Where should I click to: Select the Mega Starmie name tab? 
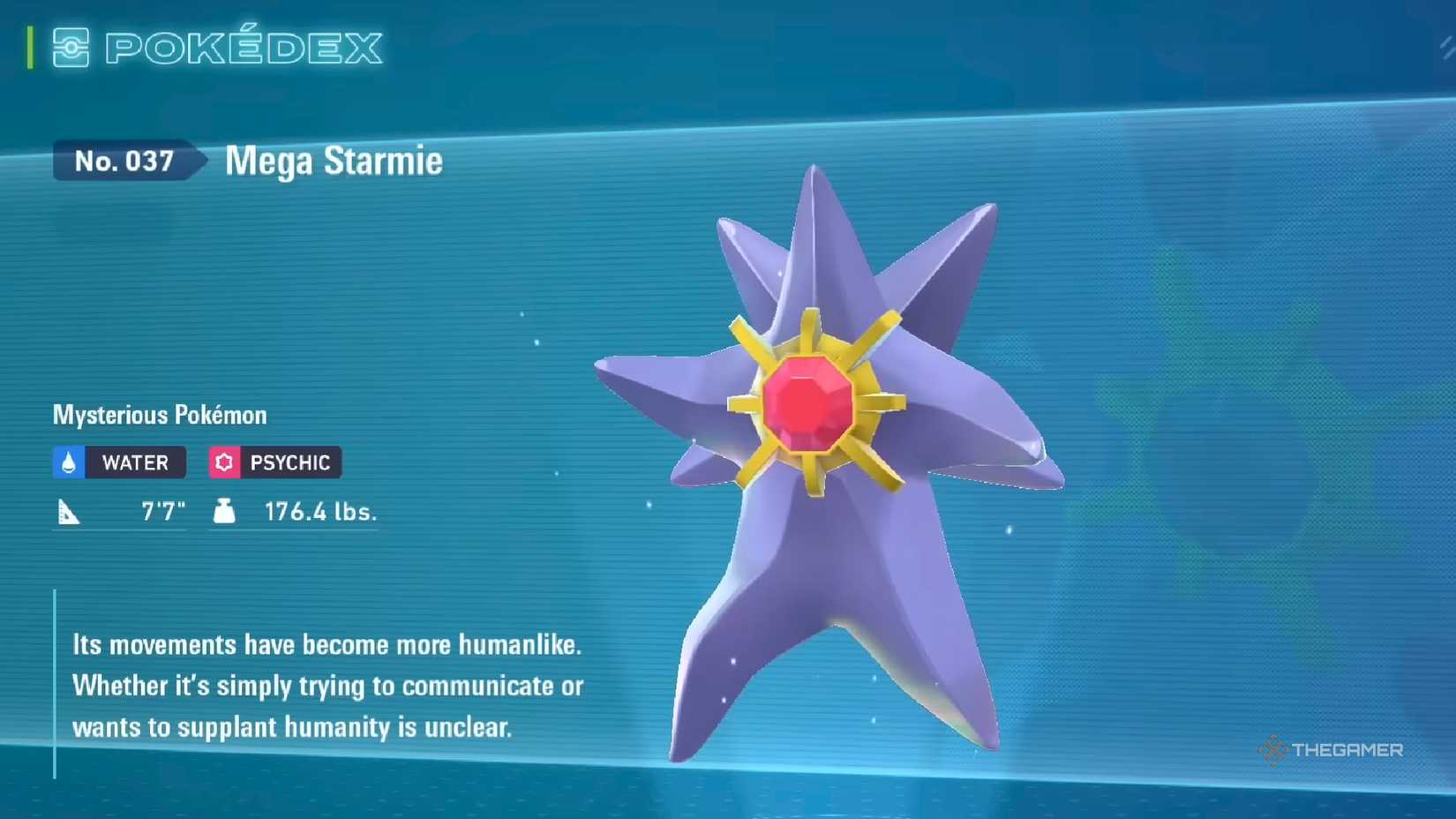[x=333, y=162]
